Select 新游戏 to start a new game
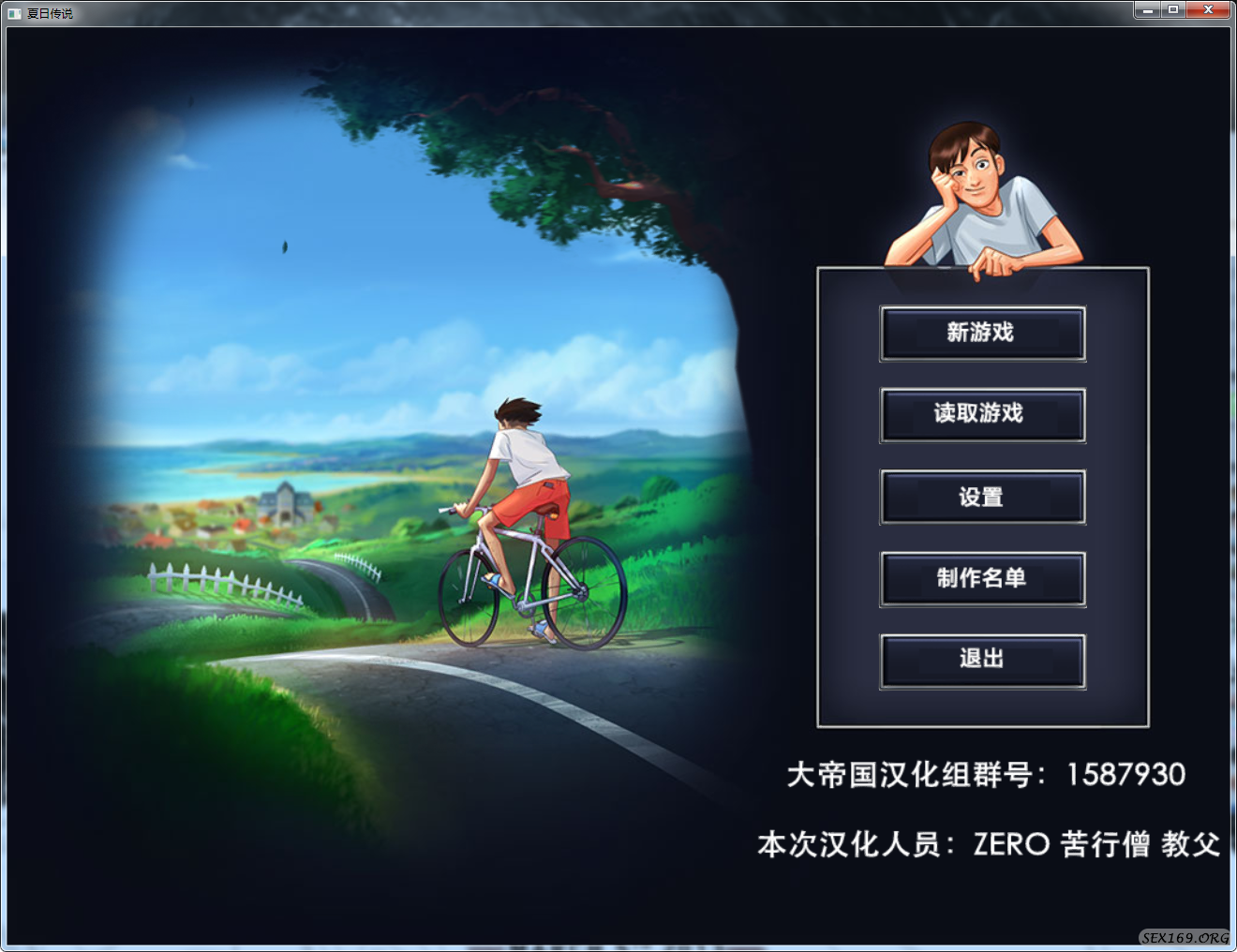 tap(982, 334)
